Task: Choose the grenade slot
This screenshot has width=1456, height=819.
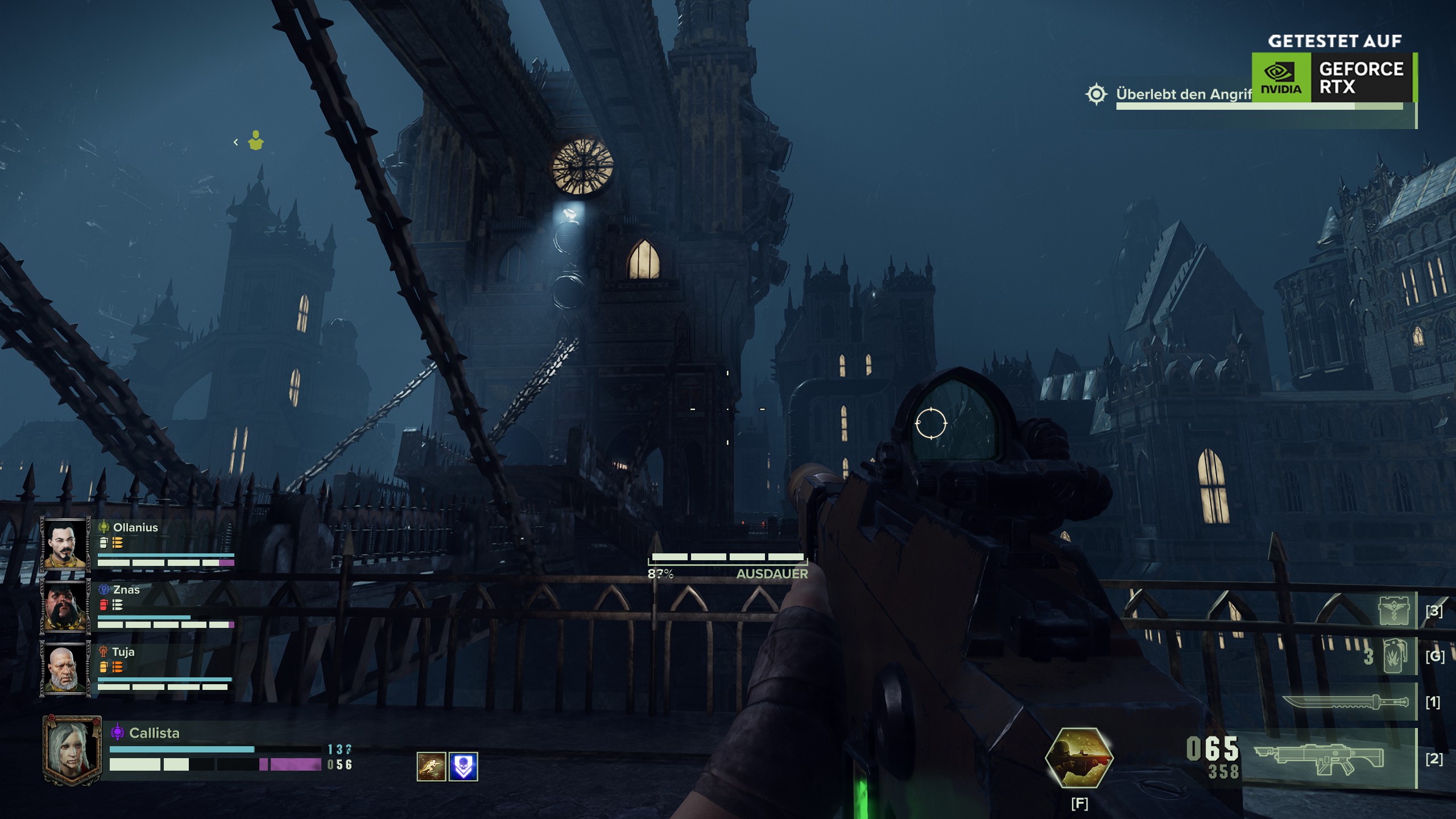Action: (1393, 657)
